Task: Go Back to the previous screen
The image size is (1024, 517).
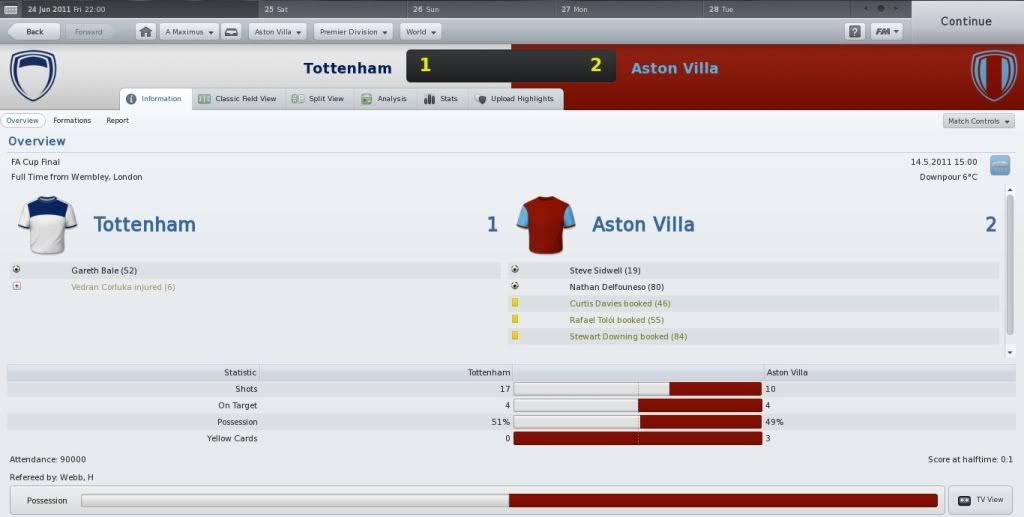Action: [35, 31]
